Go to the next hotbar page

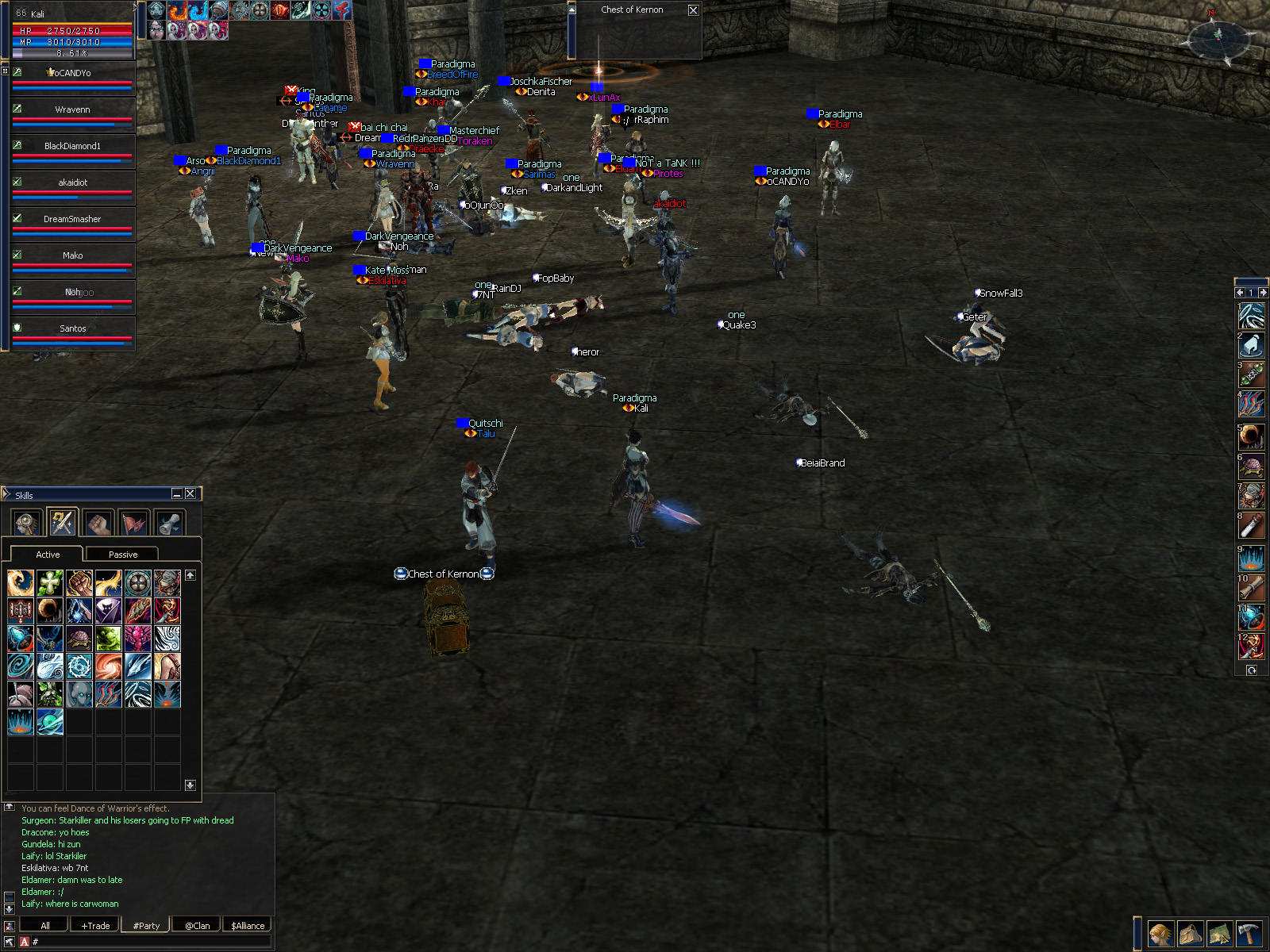click(1263, 293)
